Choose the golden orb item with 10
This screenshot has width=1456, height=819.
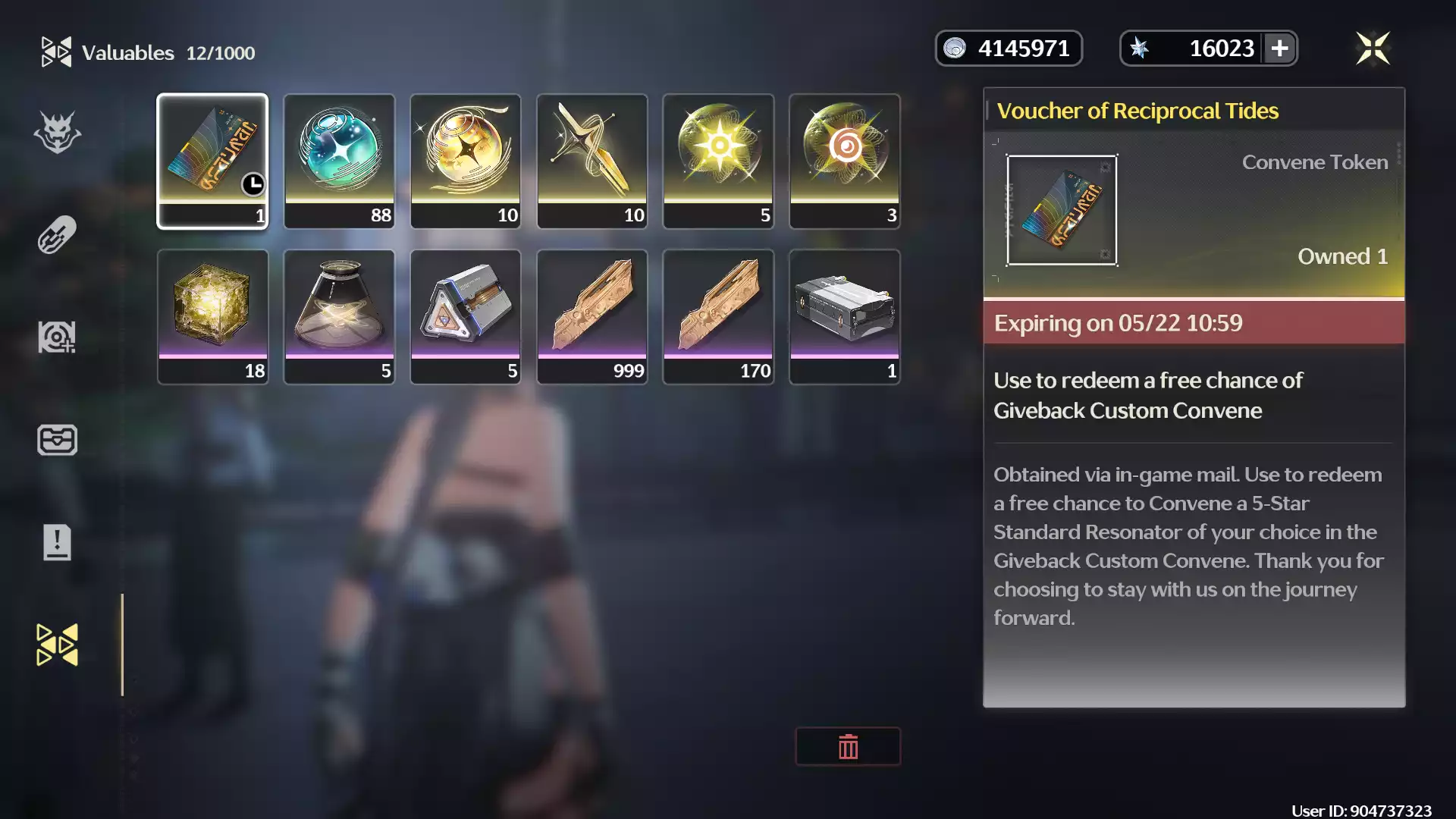click(x=466, y=161)
